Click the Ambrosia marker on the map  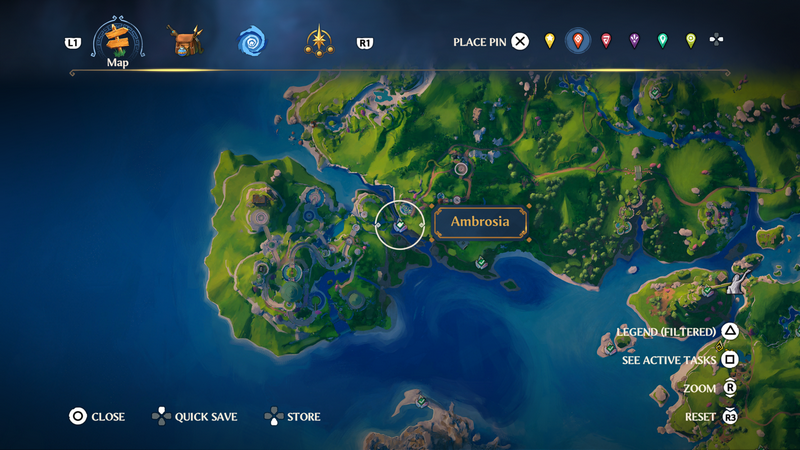pos(399,224)
